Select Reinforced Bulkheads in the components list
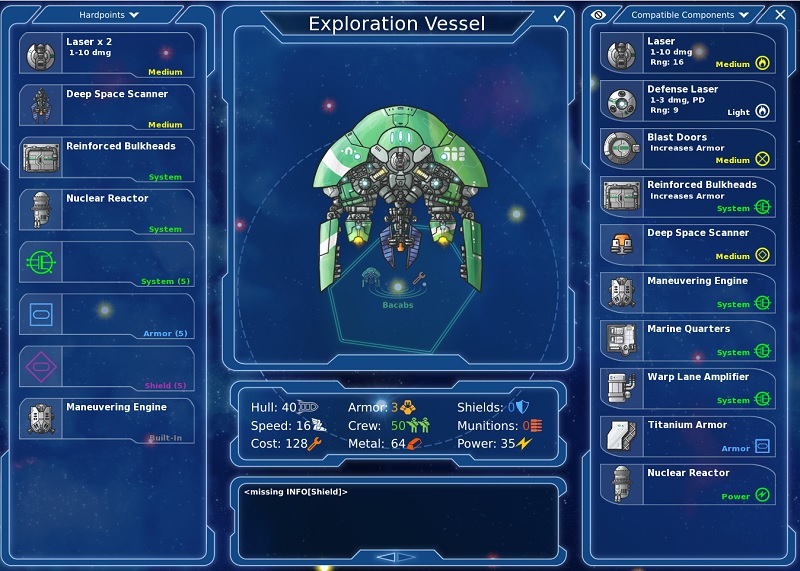Viewport: 800px width, 571px height. 688,197
